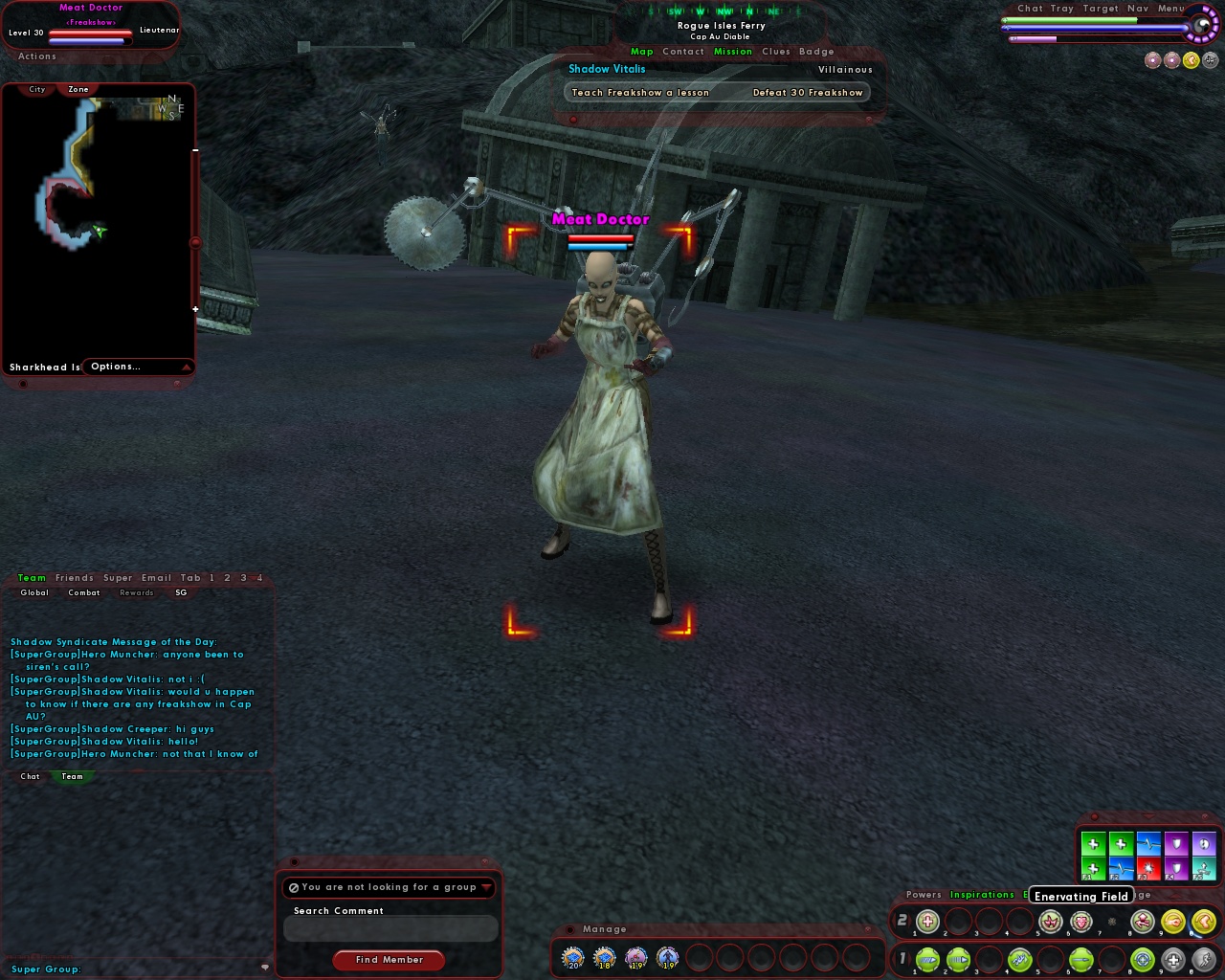Open the Menu item in the top-right bar
The height and width of the screenshot is (980, 1225).
1169,8
